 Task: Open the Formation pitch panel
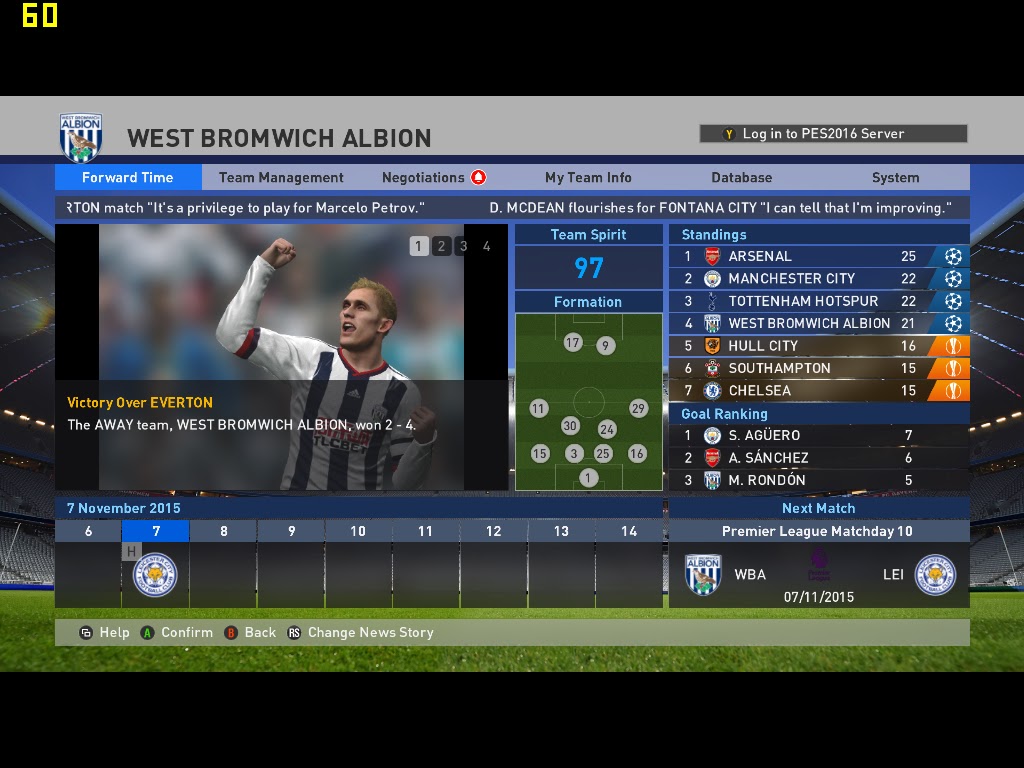click(588, 401)
